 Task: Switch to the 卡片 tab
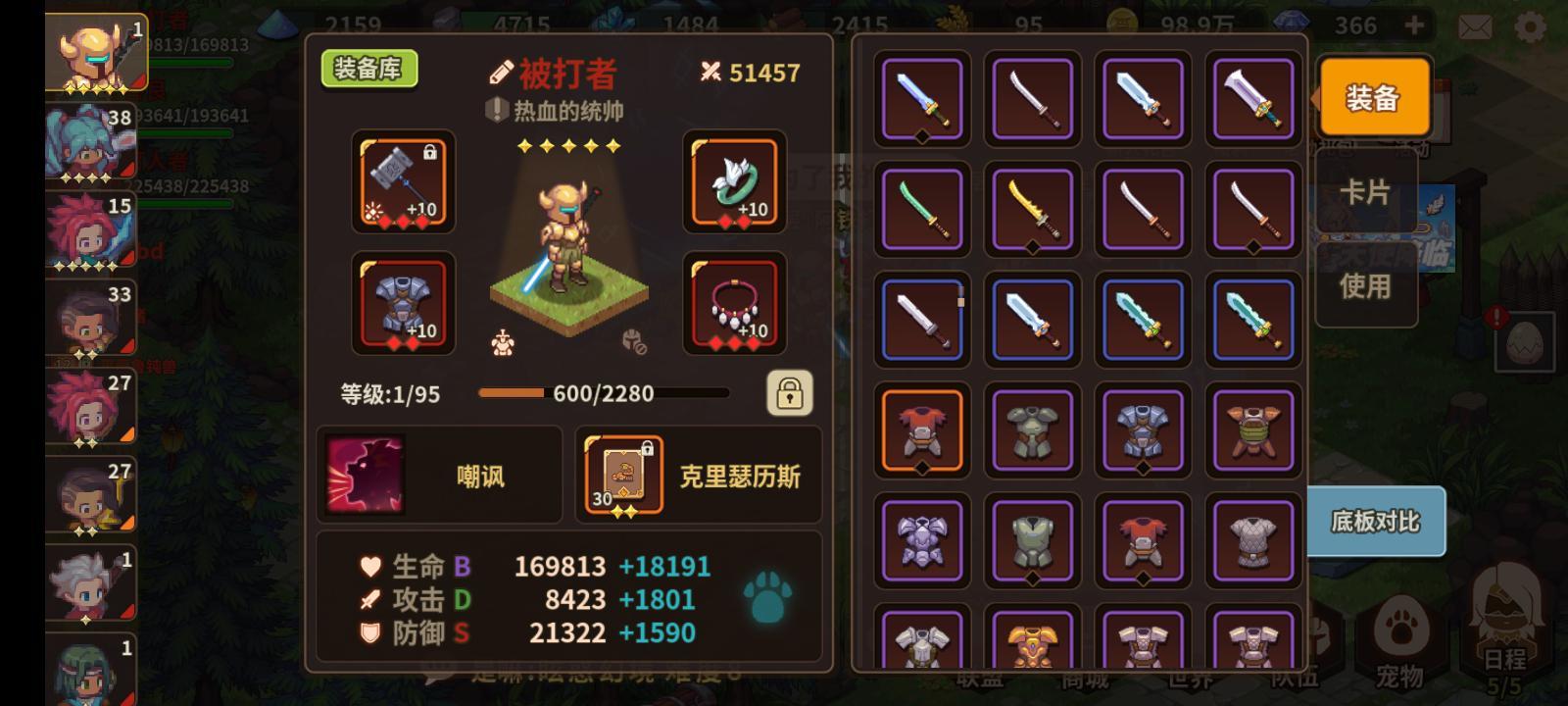click(1366, 194)
